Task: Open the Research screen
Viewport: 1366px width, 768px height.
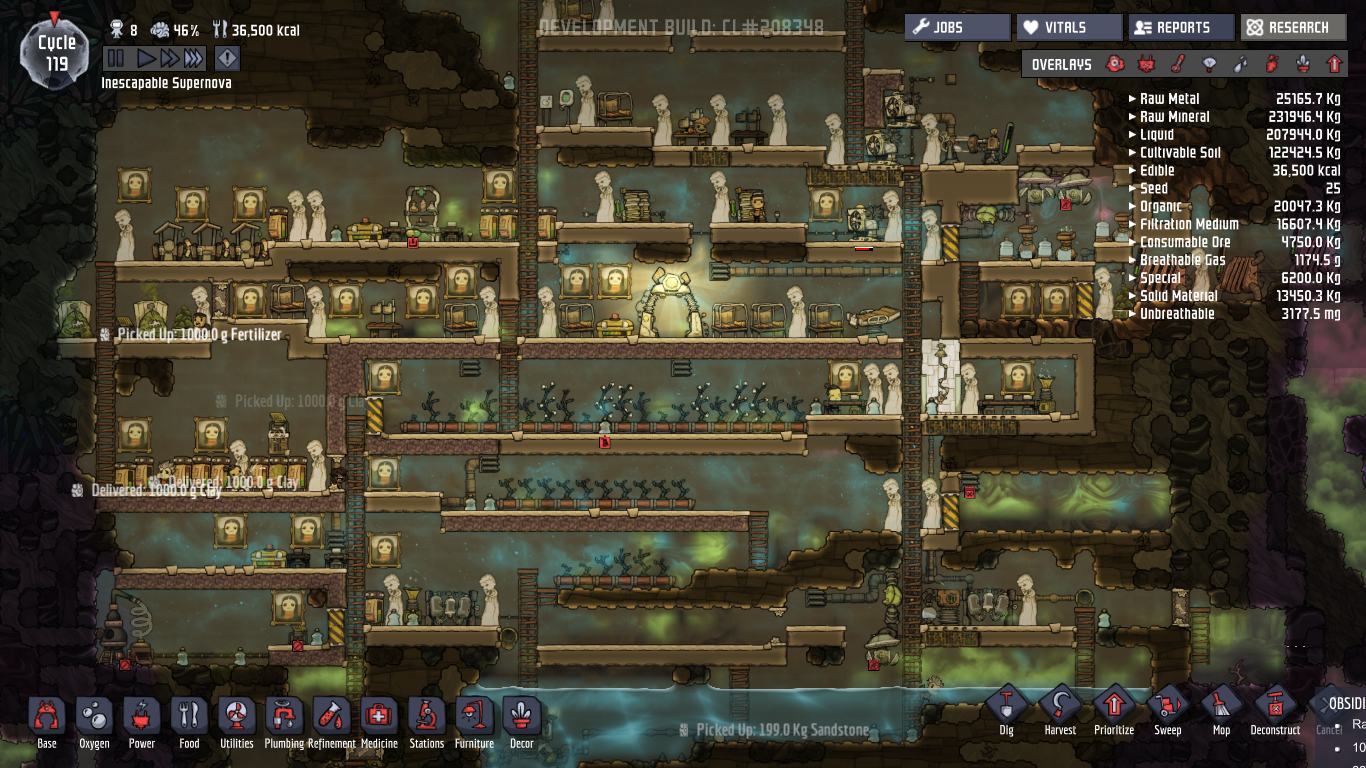Action: (x=1293, y=28)
